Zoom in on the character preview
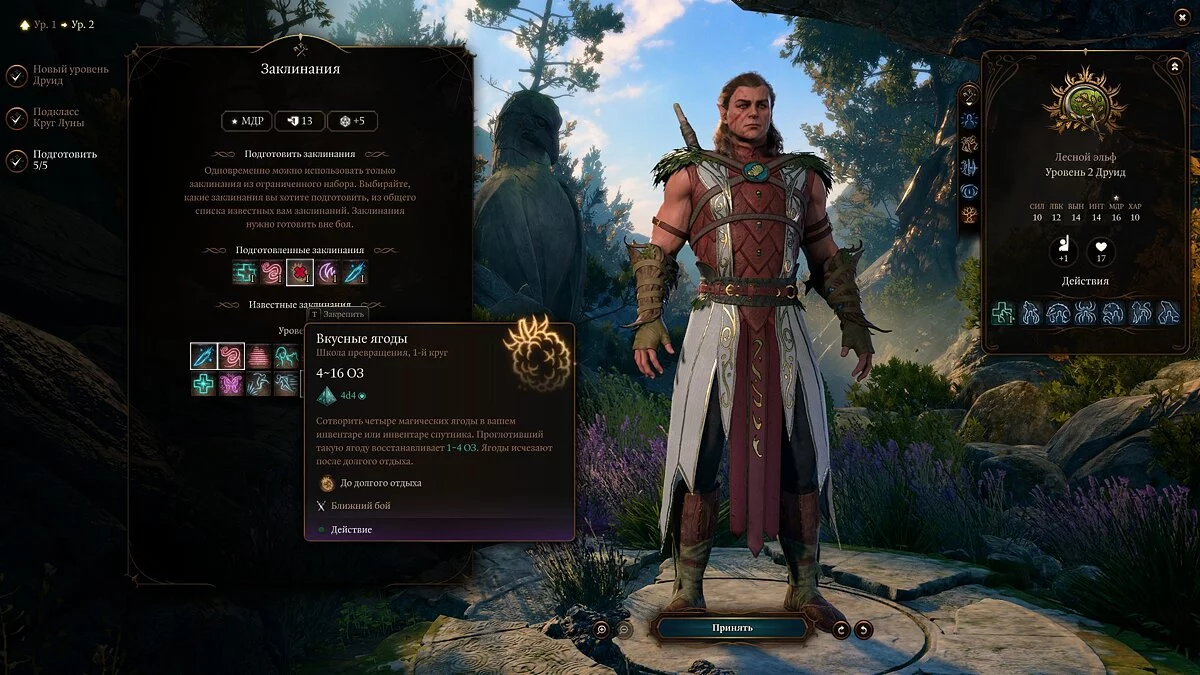Viewport: 1200px width, 675px height. tap(601, 629)
